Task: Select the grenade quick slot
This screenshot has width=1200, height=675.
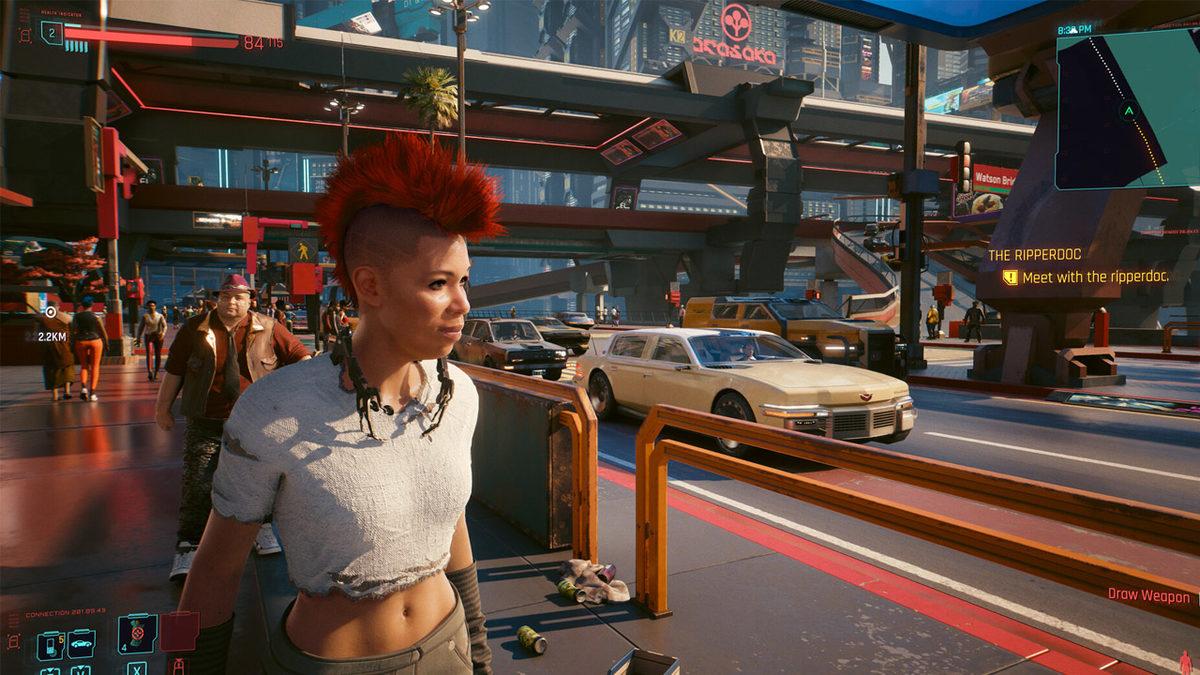Action: click(138, 633)
